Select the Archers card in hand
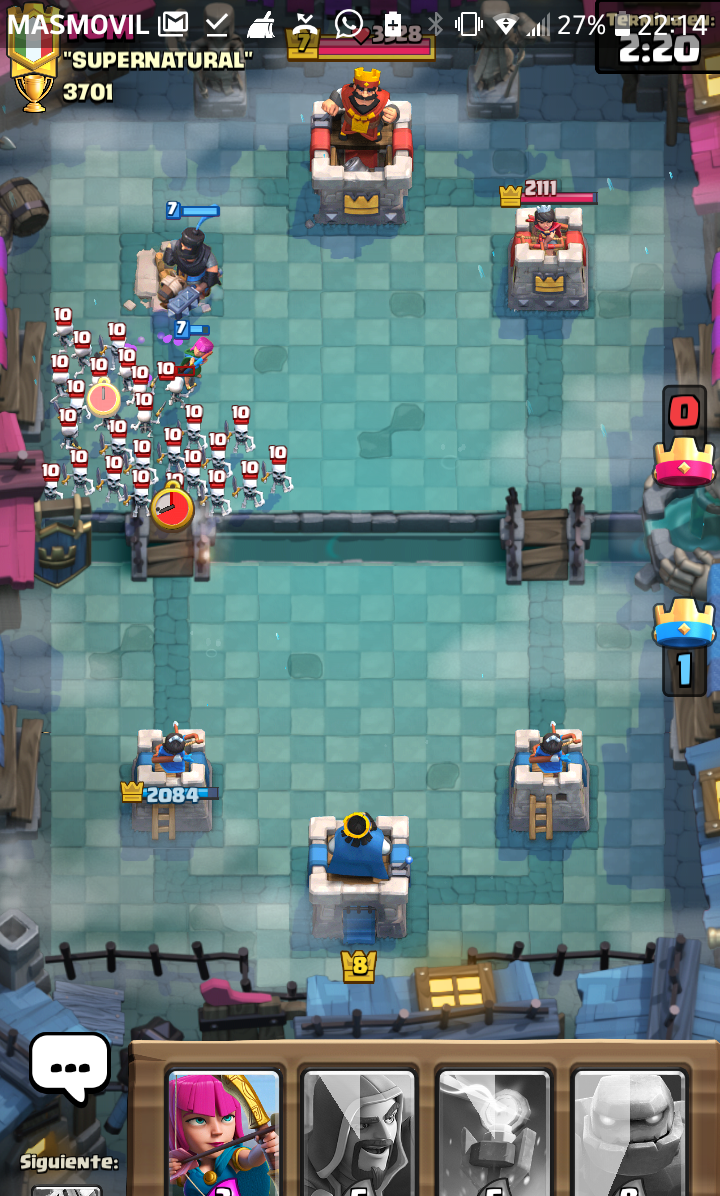The height and width of the screenshot is (1196, 720). click(x=224, y=1135)
